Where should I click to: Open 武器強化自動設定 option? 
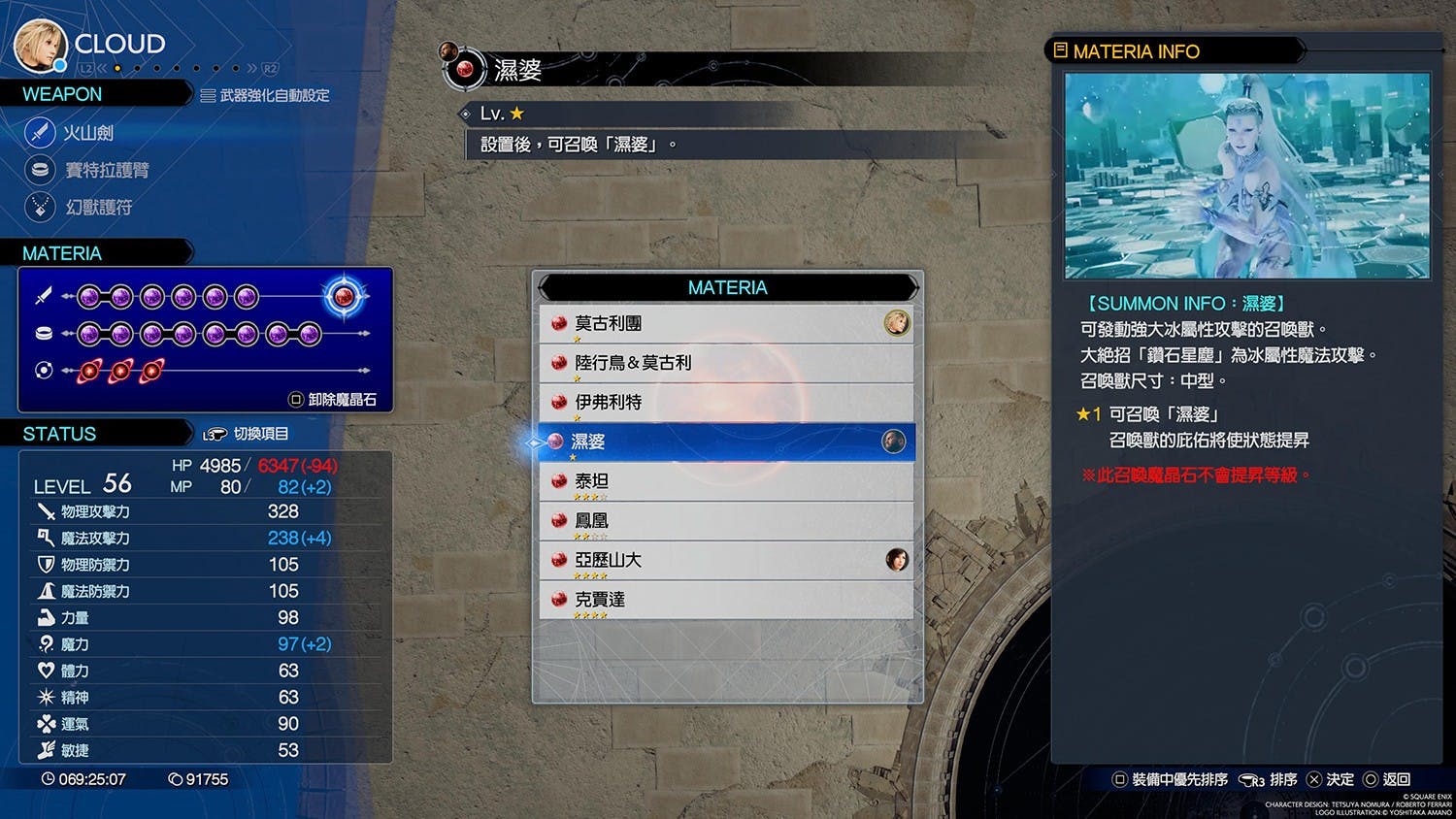point(265,95)
